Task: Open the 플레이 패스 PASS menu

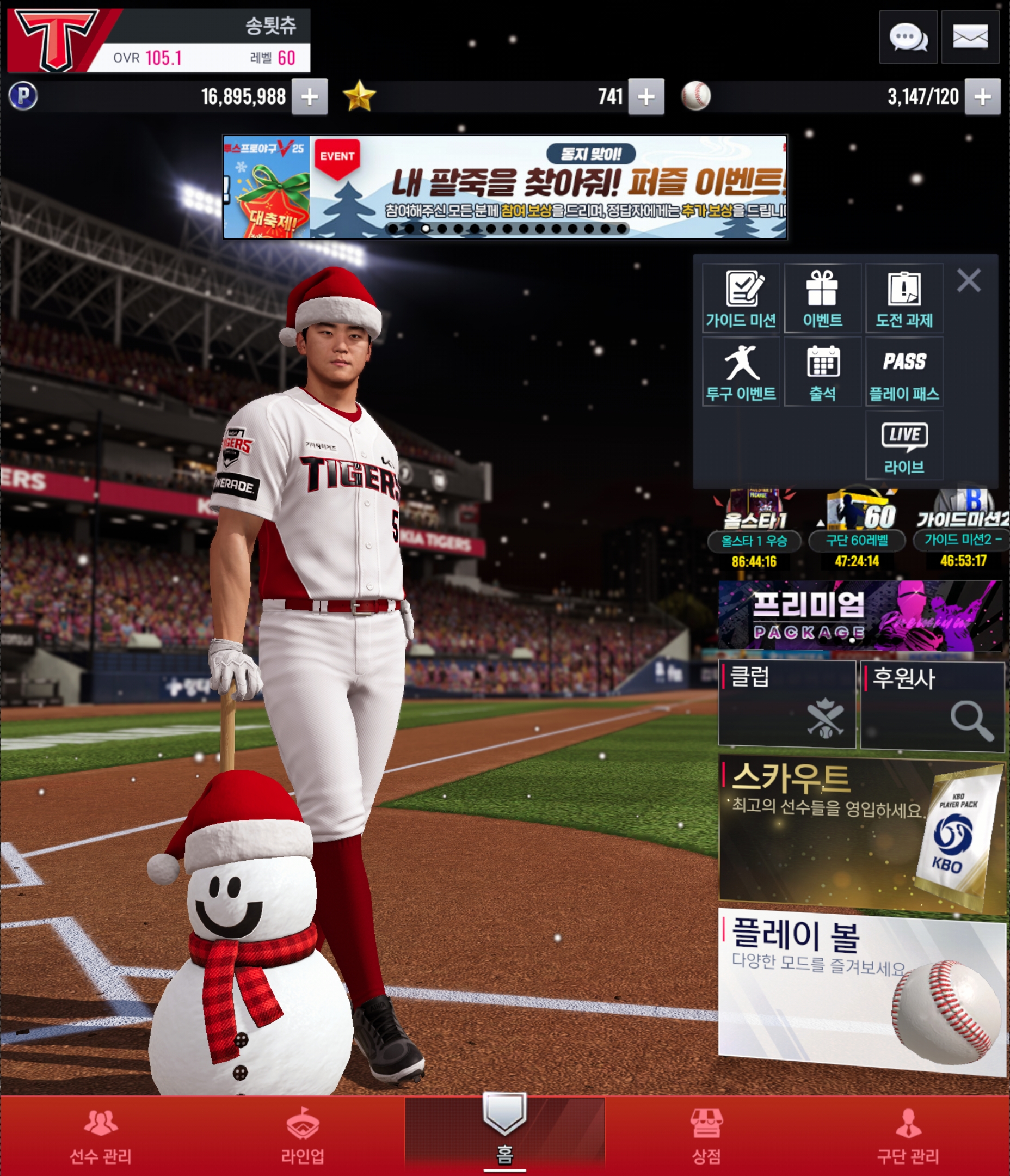Action: pyautogui.click(x=904, y=372)
